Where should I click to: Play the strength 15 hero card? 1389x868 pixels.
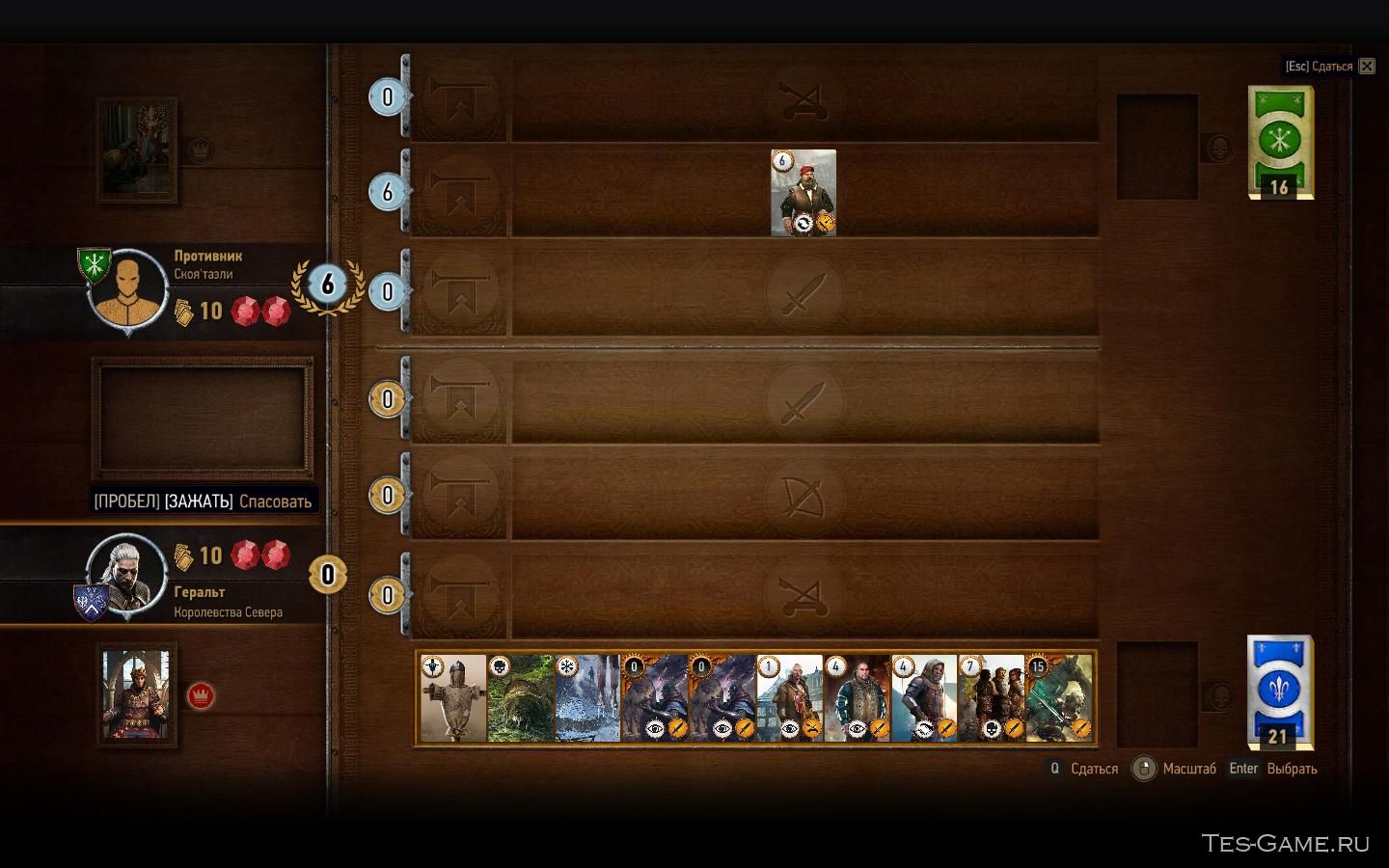tap(1058, 698)
